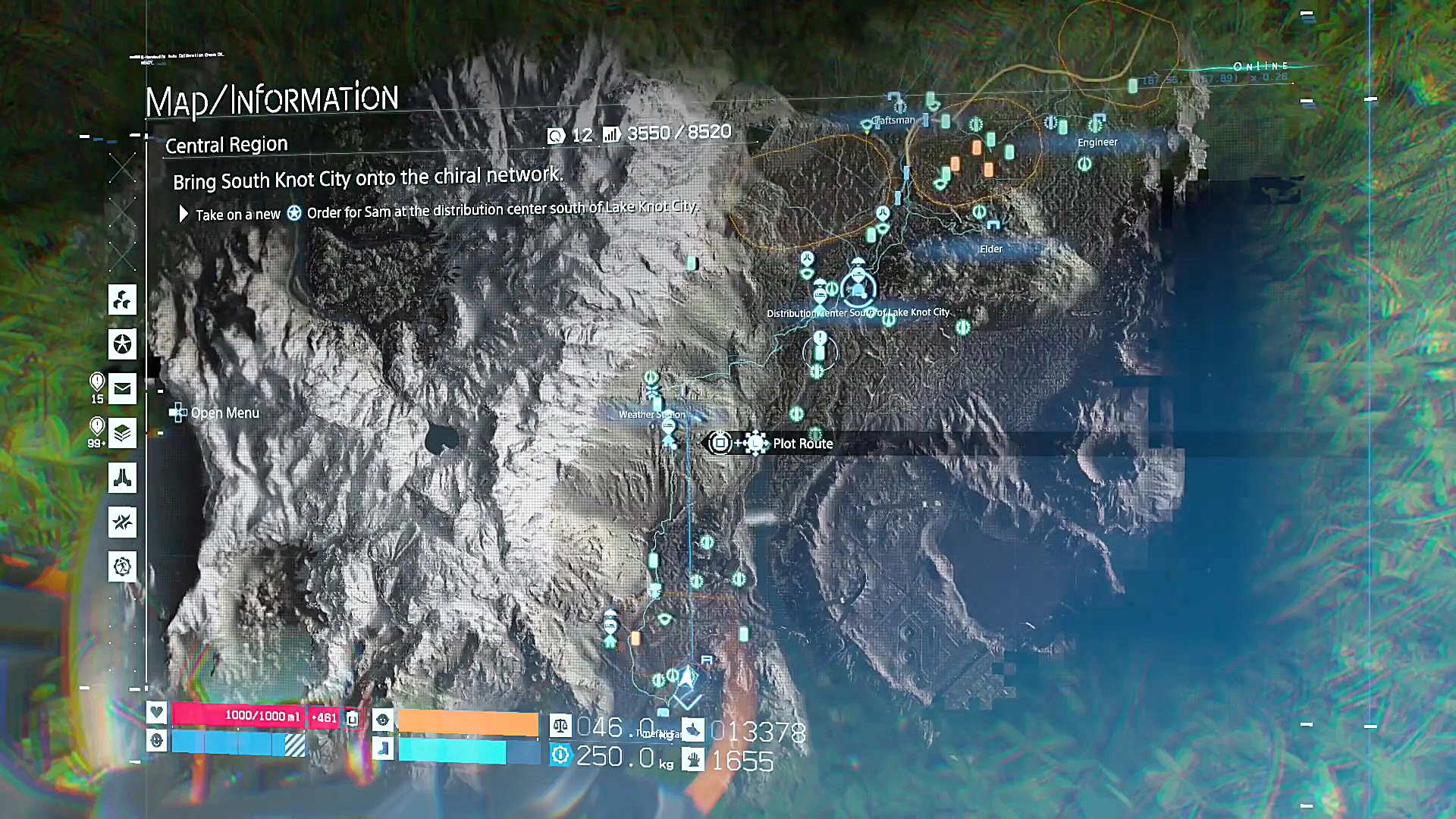The image size is (1456, 819).
Task: Click the blue weight limit badge at 250.0 kg
Action: pyautogui.click(x=559, y=756)
